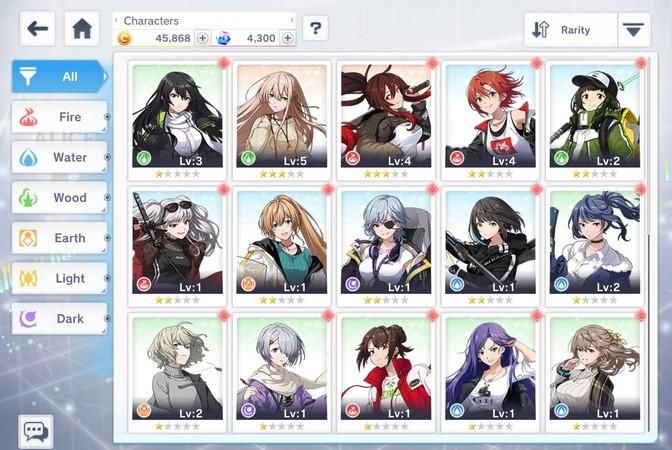Change sorting with the Rarity button
The width and height of the screenshot is (672, 450).
[x=565, y=30]
